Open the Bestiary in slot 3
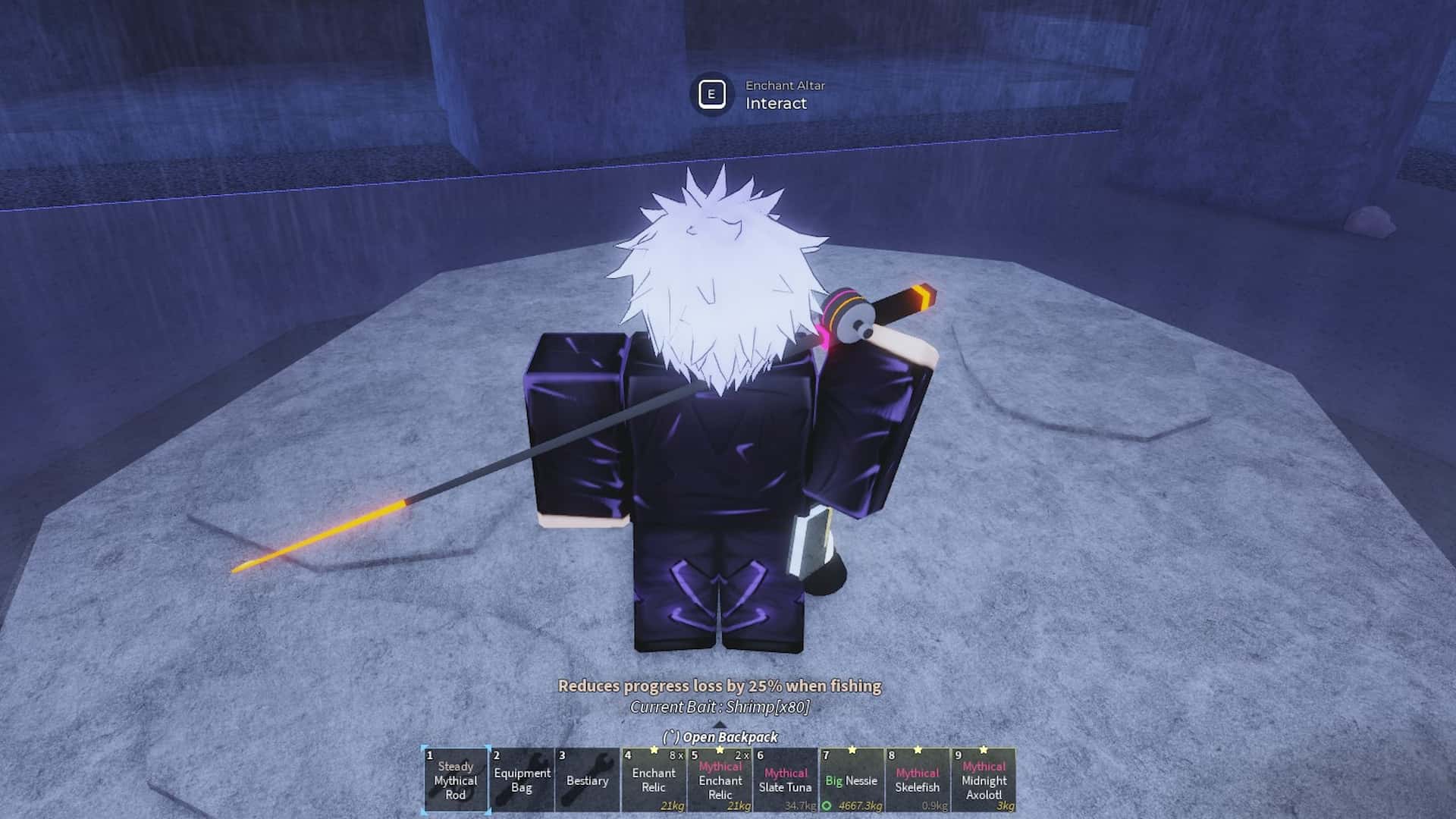This screenshot has height=819, width=1456. tap(587, 781)
